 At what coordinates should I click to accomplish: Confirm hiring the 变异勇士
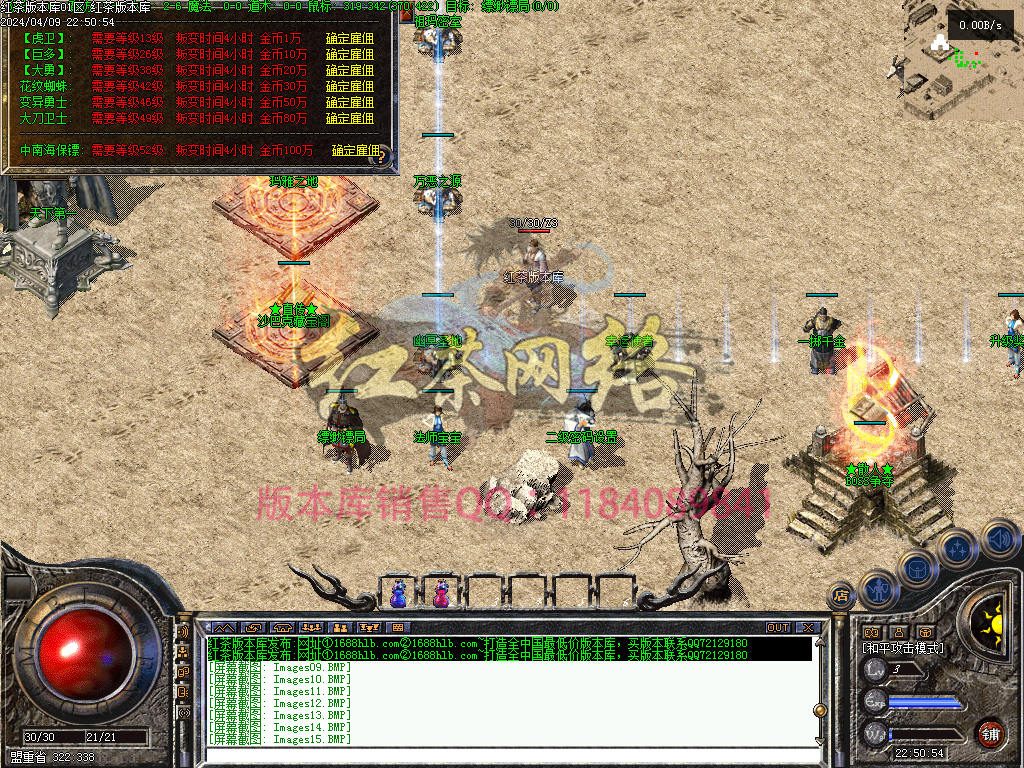[349, 103]
